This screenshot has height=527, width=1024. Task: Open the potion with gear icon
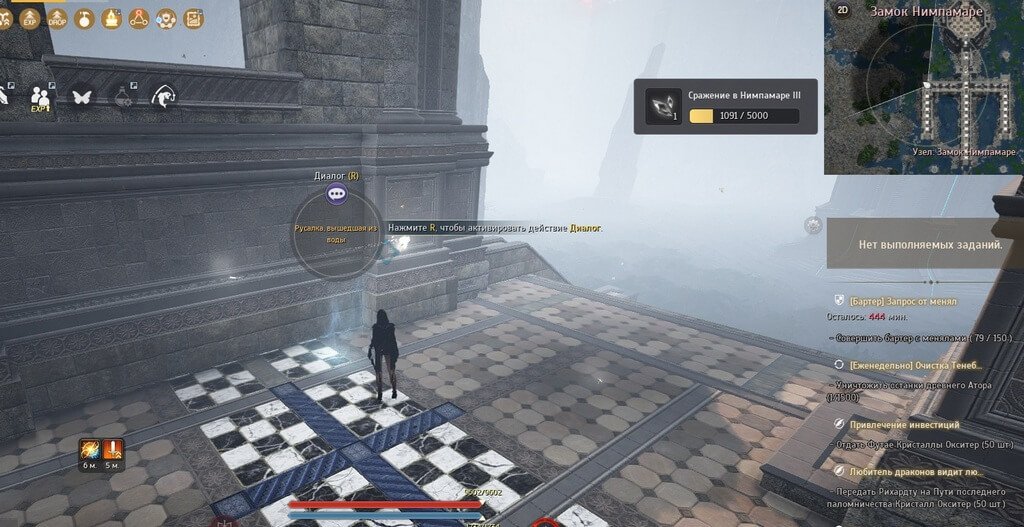[123, 97]
